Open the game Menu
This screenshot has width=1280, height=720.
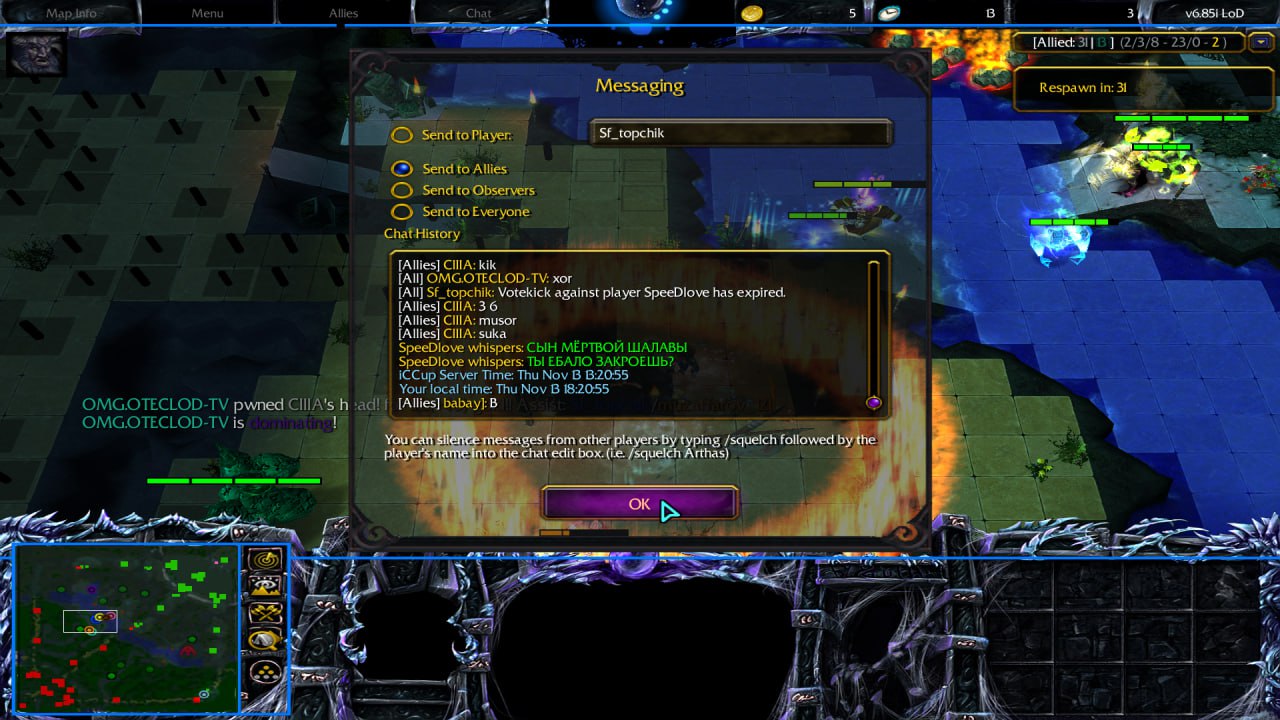pyautogui.click(x=207, y=13)
